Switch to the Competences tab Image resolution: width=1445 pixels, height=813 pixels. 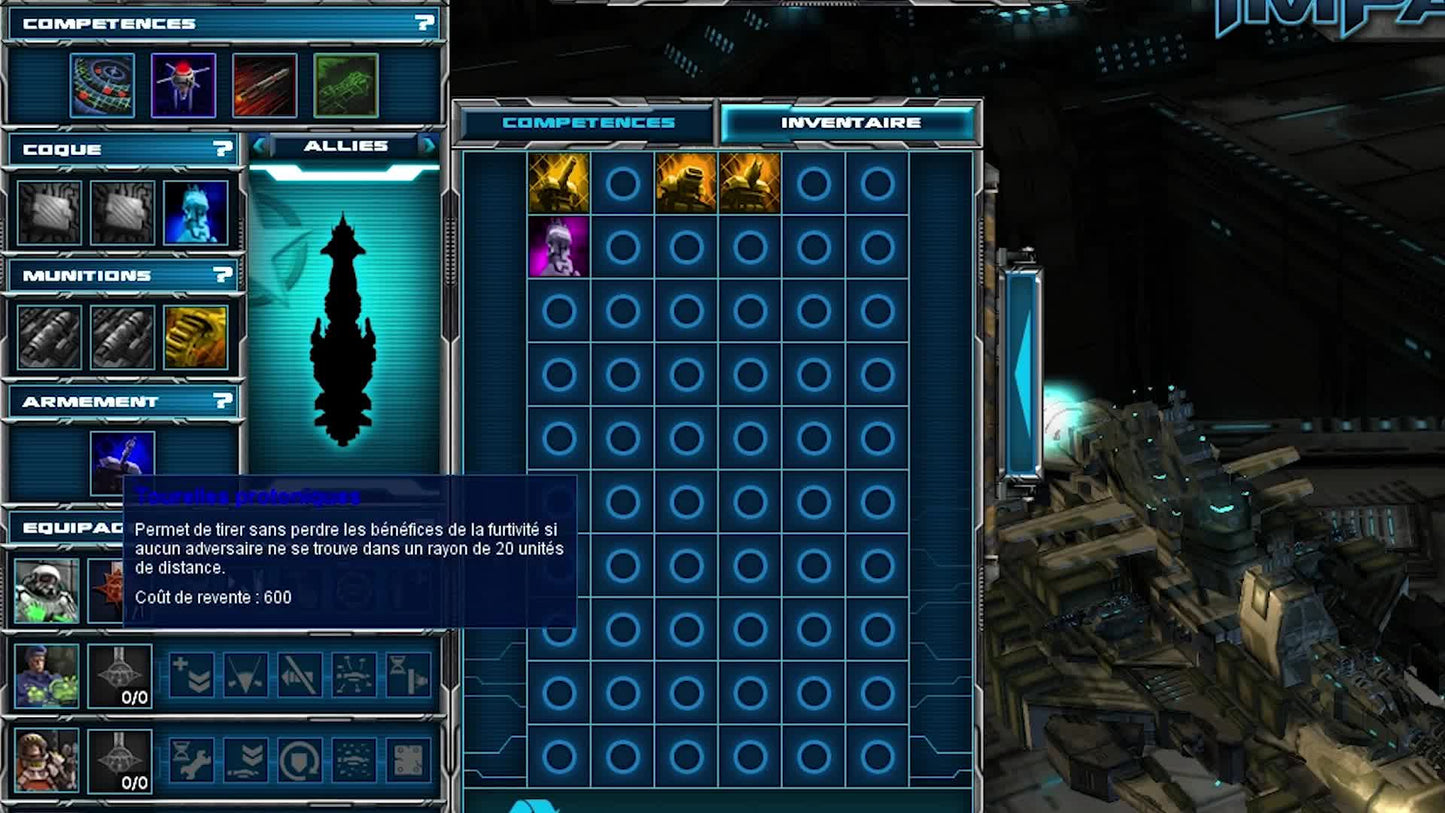pos(588,123)
